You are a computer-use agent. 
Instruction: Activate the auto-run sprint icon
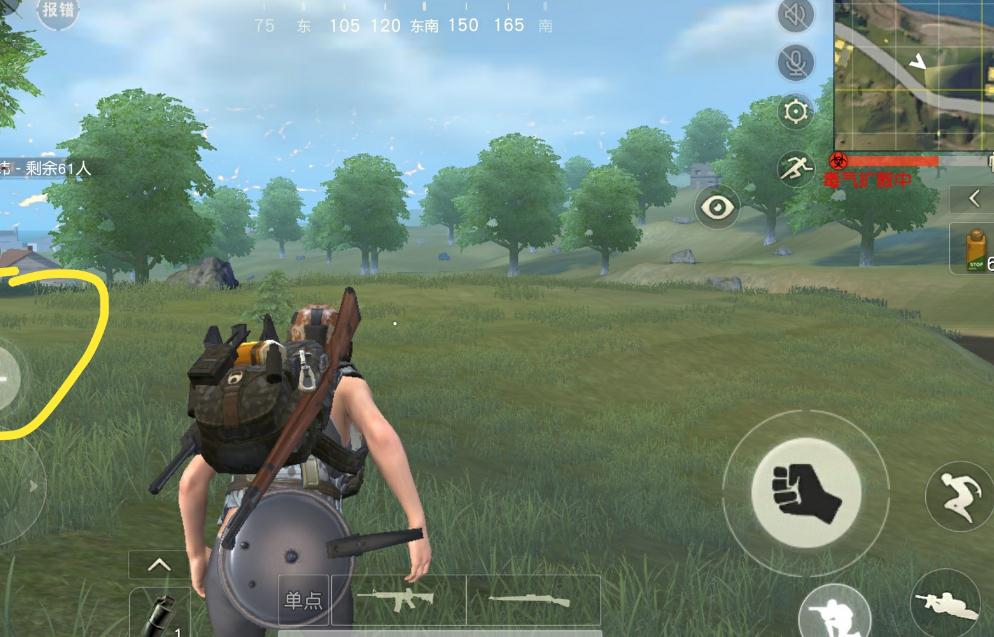(x=795, y=168)
